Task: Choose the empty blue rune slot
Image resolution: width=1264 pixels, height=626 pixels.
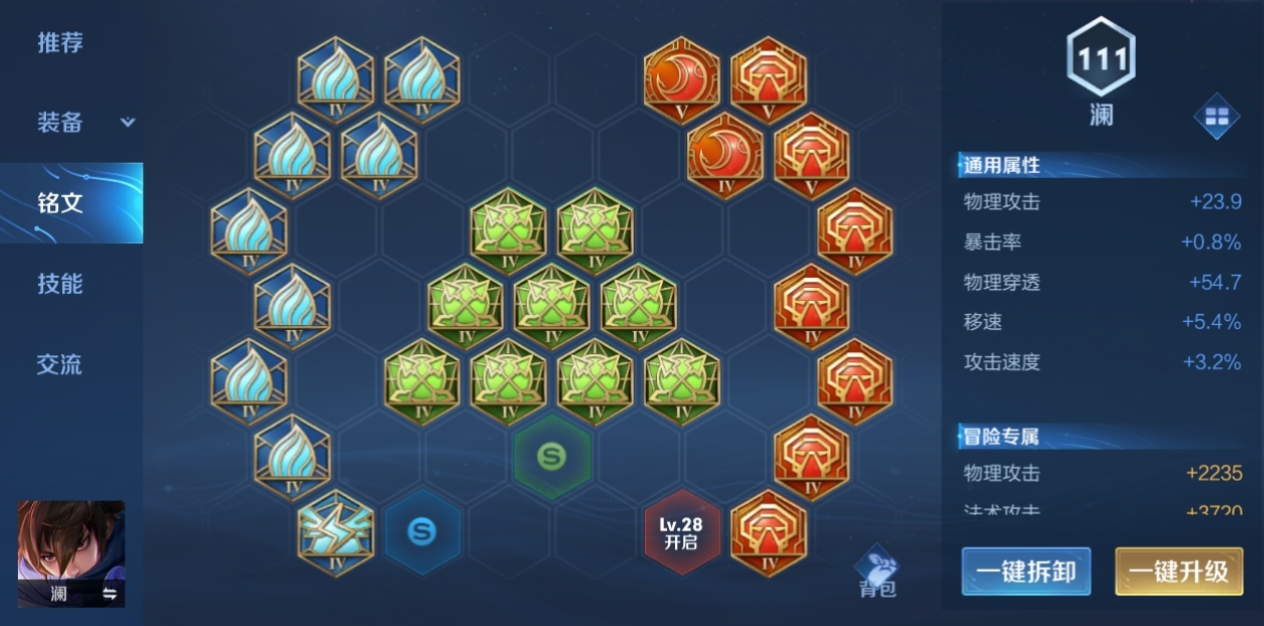Action: (x=422, y=532)
